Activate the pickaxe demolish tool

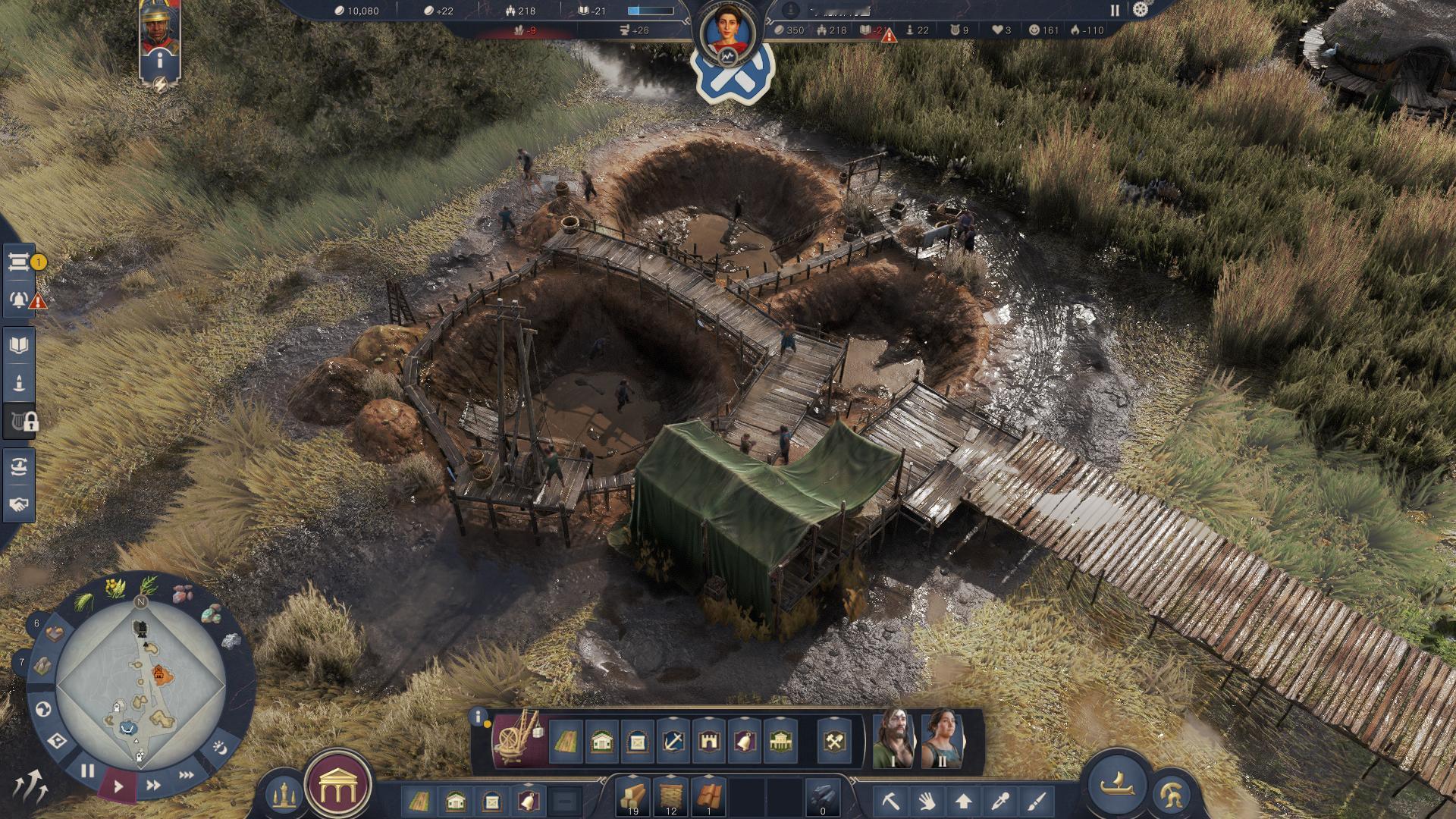[x=890, y=800]
